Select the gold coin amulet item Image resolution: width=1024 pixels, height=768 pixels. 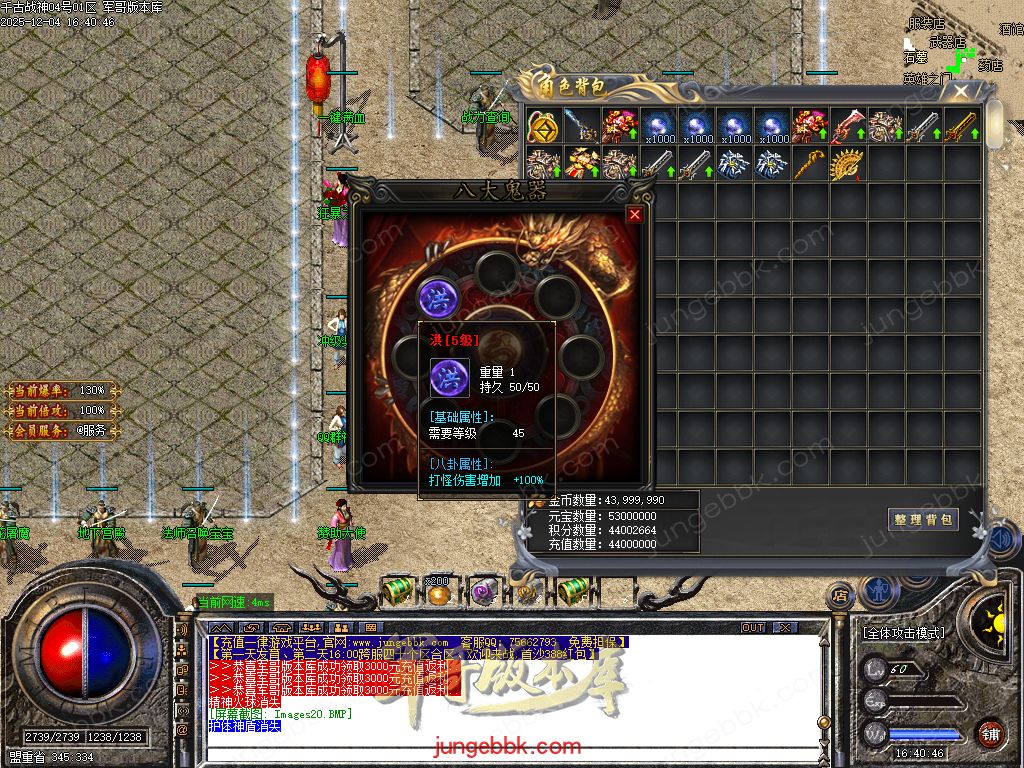coord(543,125)
